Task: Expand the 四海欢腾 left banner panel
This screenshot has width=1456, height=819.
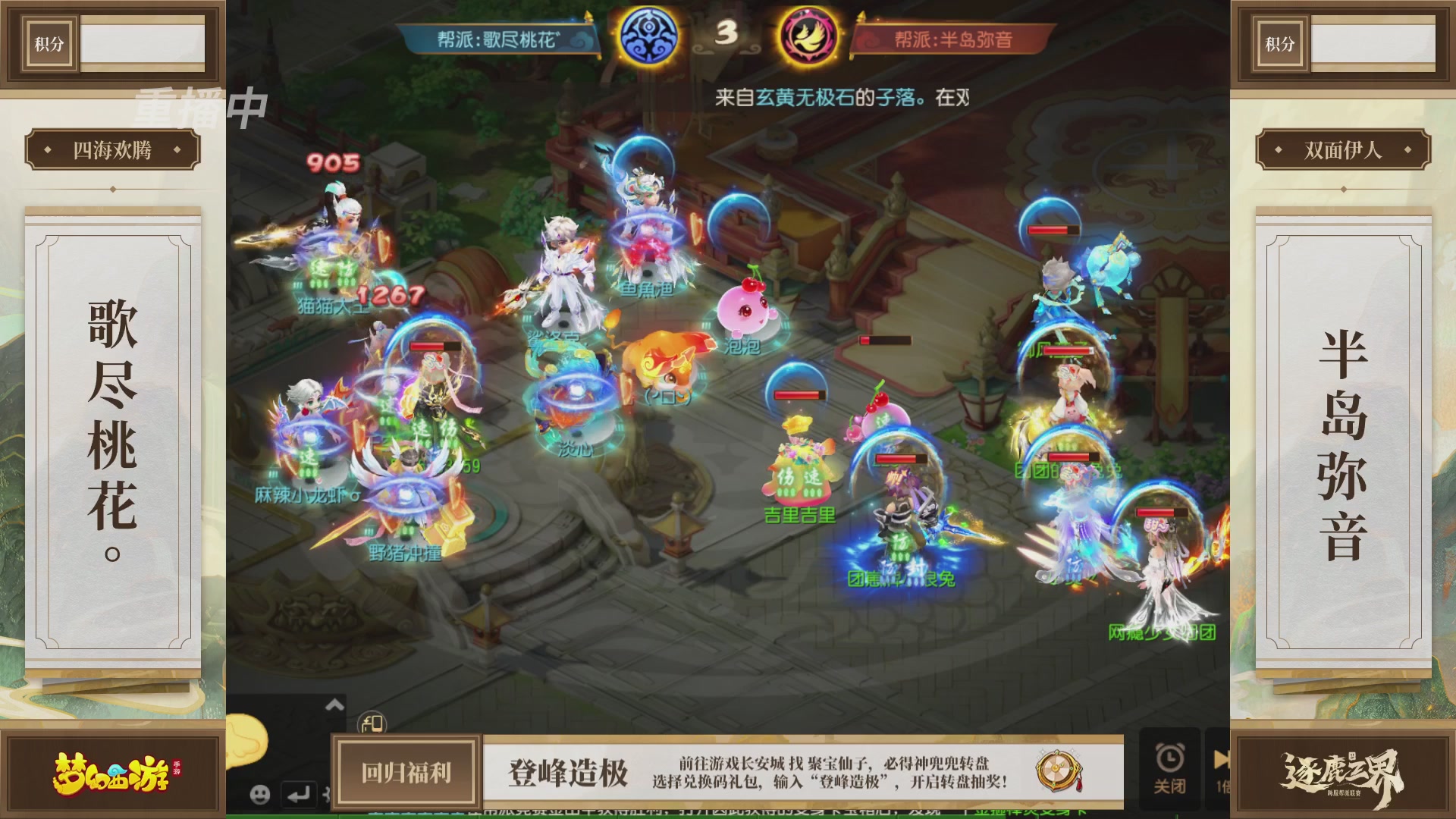Action: tap(111, 149)
